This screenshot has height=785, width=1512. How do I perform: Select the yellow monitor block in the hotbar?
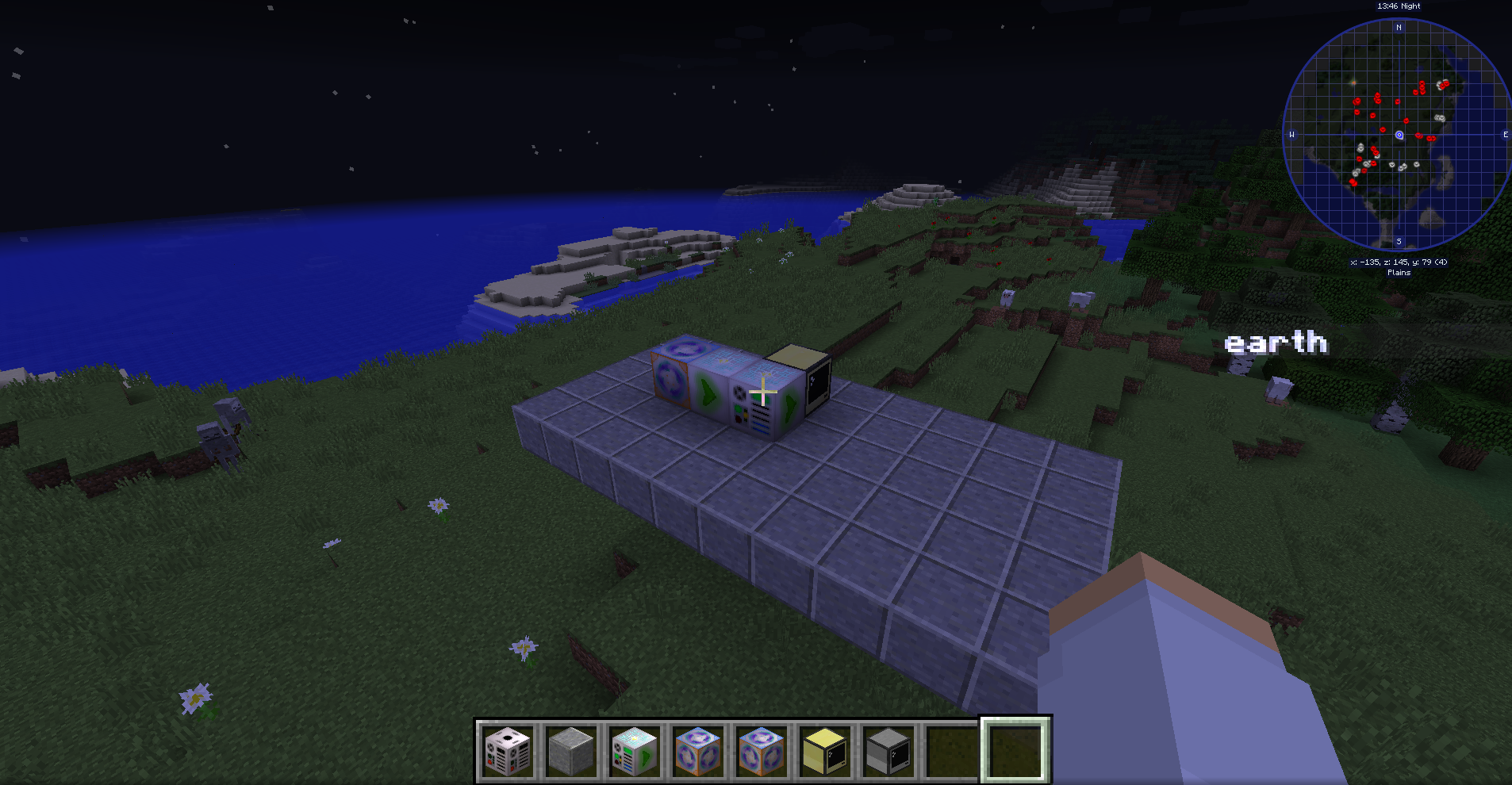point(825,752)
